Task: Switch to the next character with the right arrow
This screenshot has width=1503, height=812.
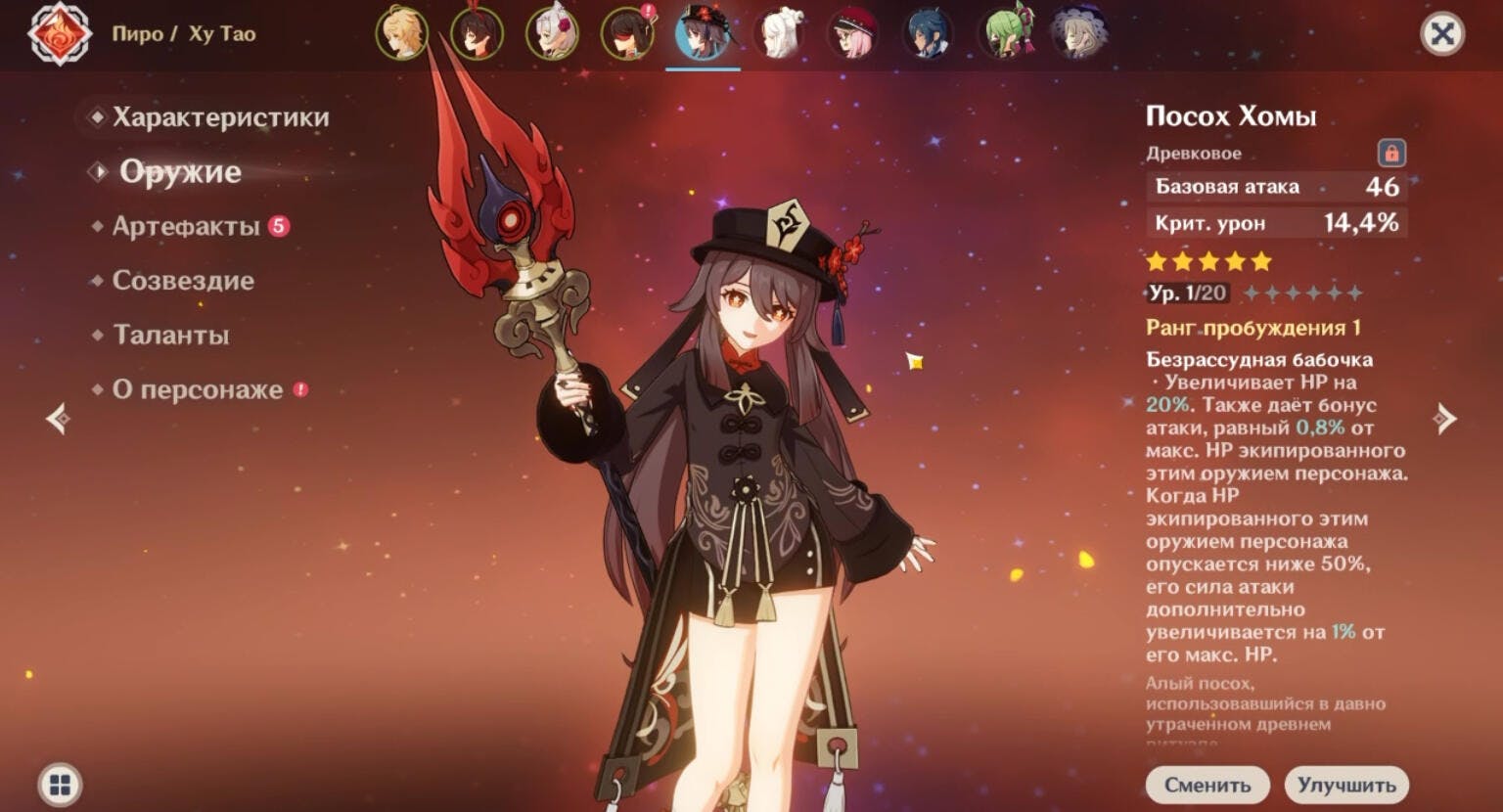Action: click(1444, 419)
